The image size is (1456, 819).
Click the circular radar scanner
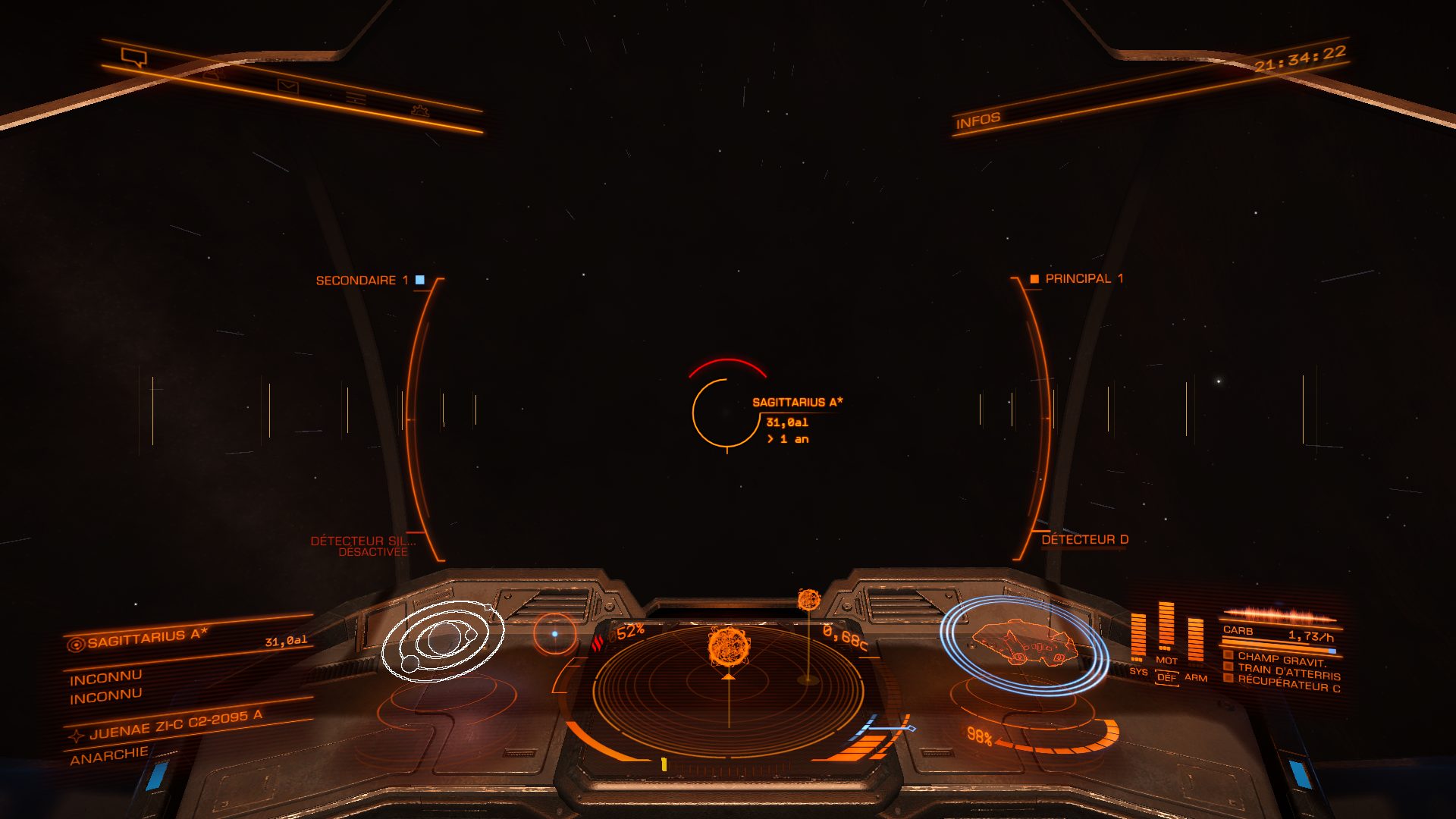pyautogui.click(x=728, y=689)
